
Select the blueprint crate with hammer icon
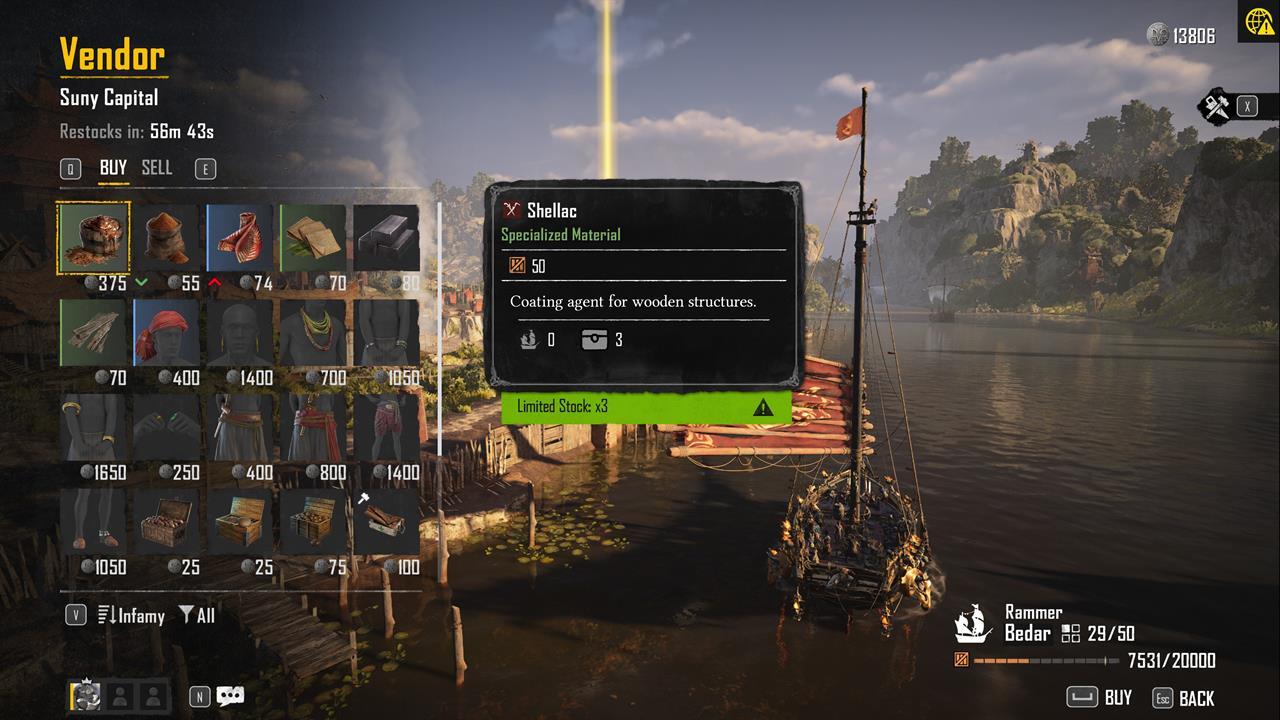coord(386,522)
